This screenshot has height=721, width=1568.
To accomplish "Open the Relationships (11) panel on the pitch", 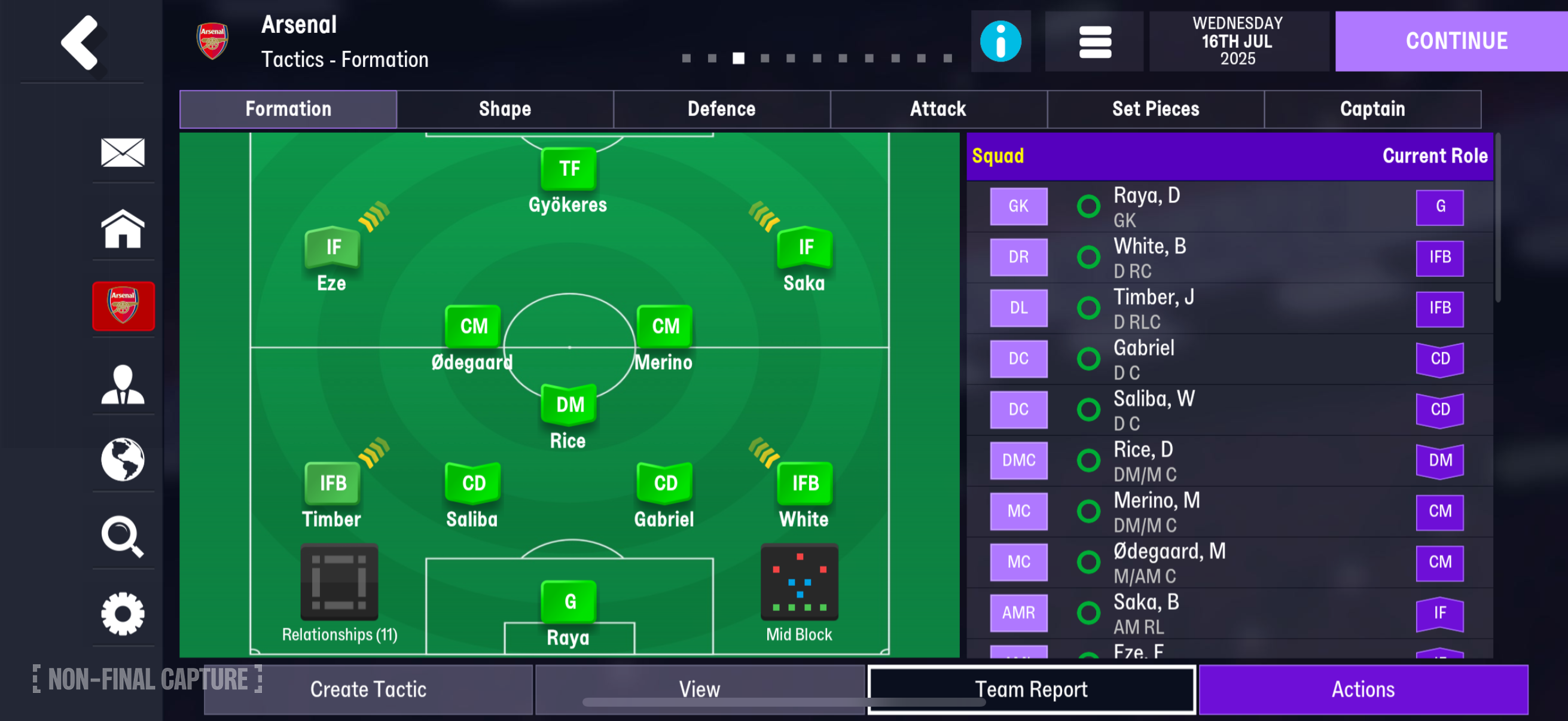I will coord(338,582).
